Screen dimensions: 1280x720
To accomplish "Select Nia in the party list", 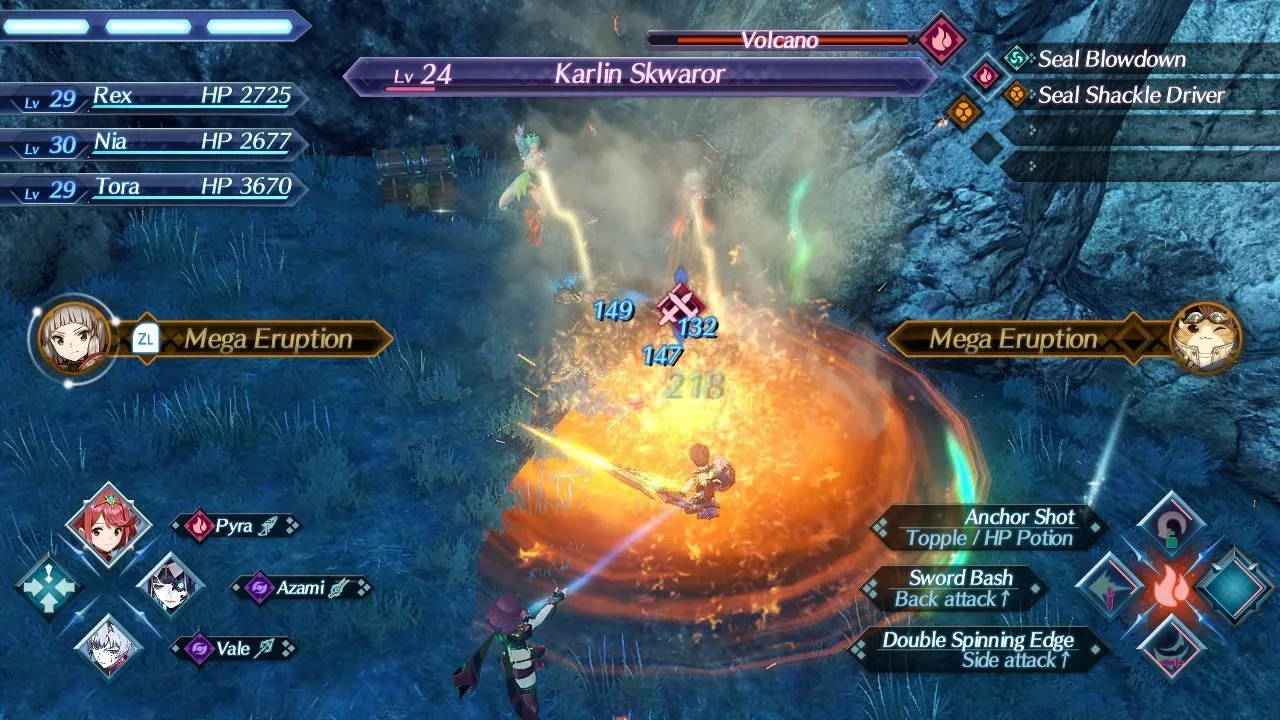I will (150, 142).
